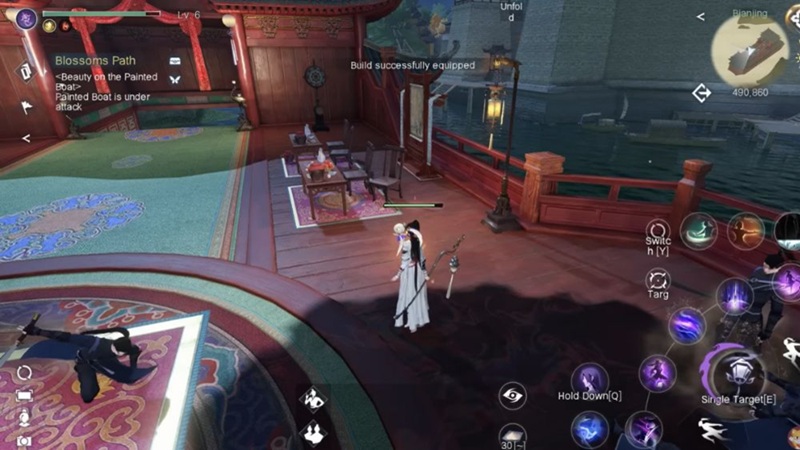Activate the Target lock button
The height and width of the screenshot is (450, 800).
click(657, 280)
